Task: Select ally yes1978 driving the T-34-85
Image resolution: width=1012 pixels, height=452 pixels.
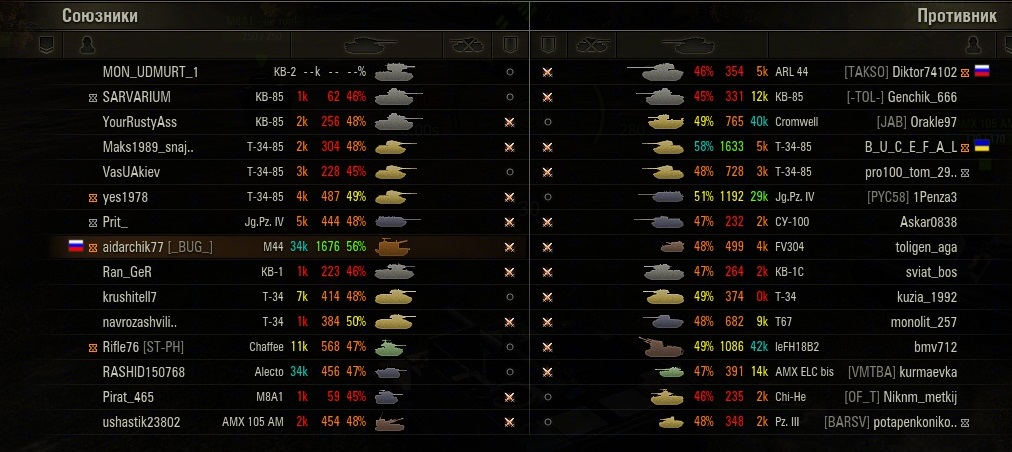Action: 125,197
